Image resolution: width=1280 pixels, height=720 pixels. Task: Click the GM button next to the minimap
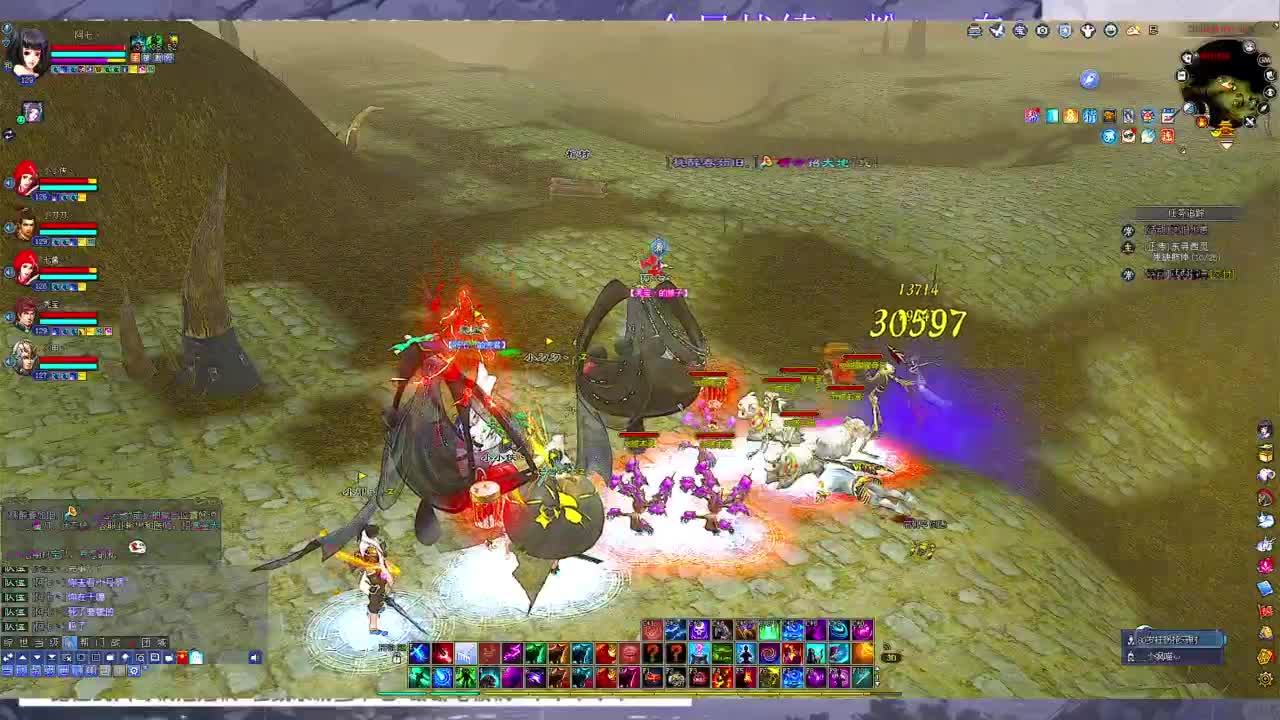point(1263,60)
